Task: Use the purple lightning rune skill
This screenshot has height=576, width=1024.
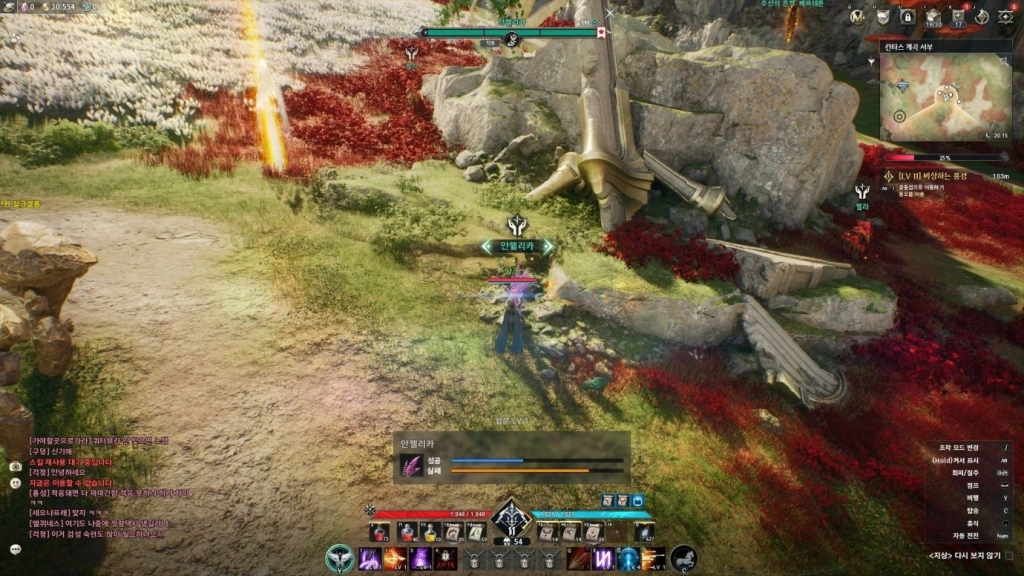Action: coord(604,558)
